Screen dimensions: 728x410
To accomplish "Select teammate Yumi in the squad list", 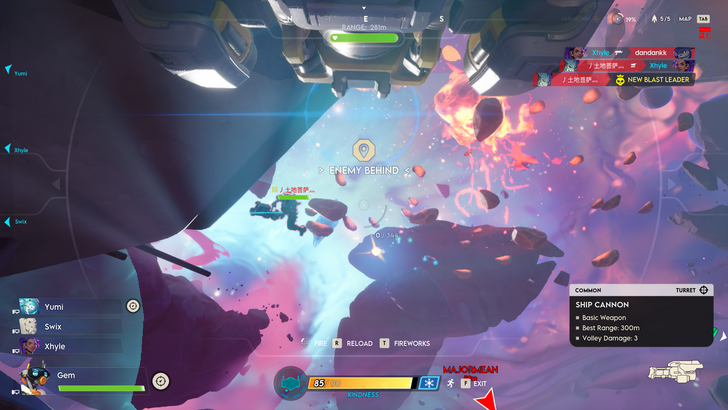I will pyautogui.click(x=55, y=306).
